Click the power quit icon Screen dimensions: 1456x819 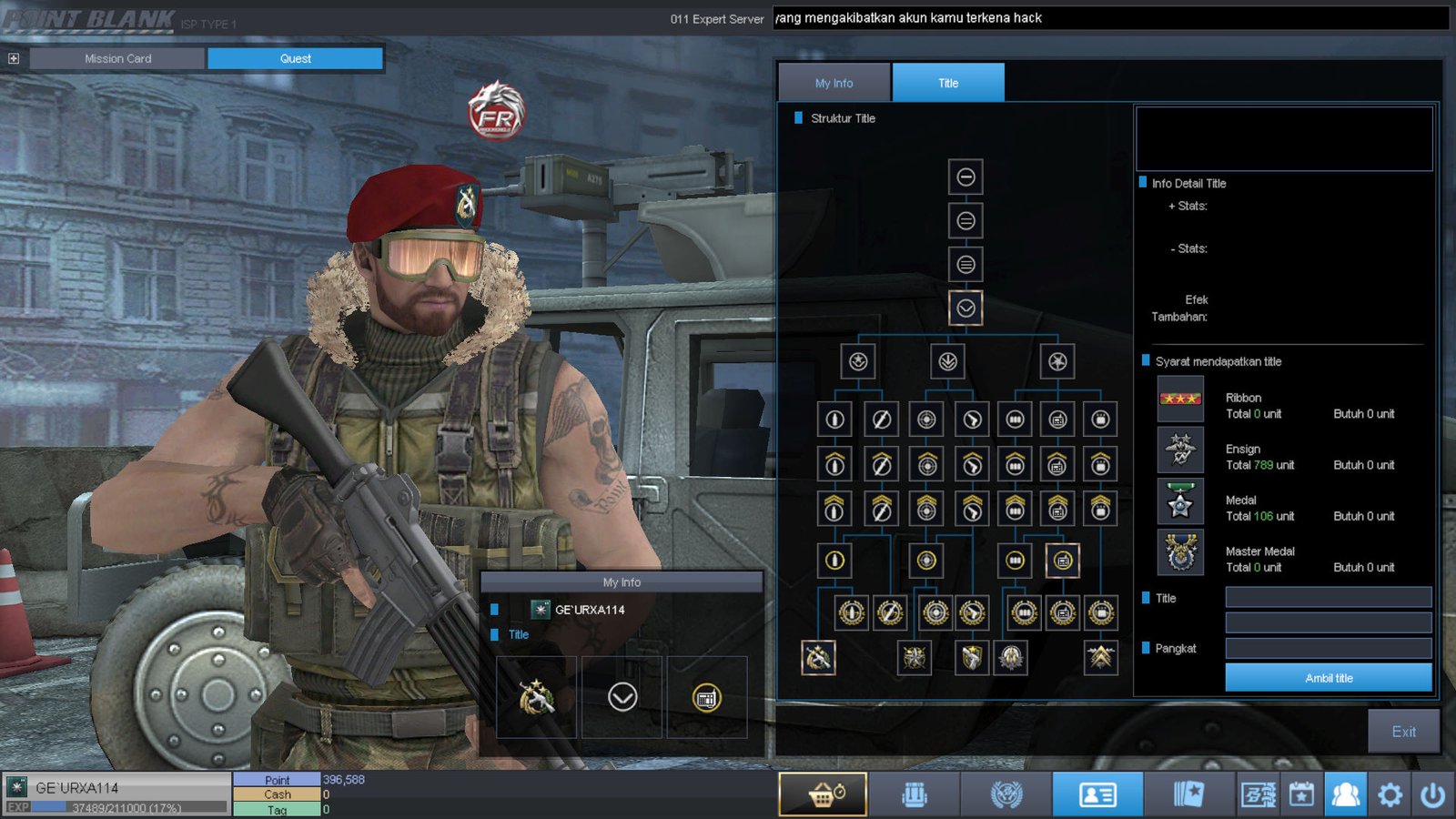pos(1433,795)
